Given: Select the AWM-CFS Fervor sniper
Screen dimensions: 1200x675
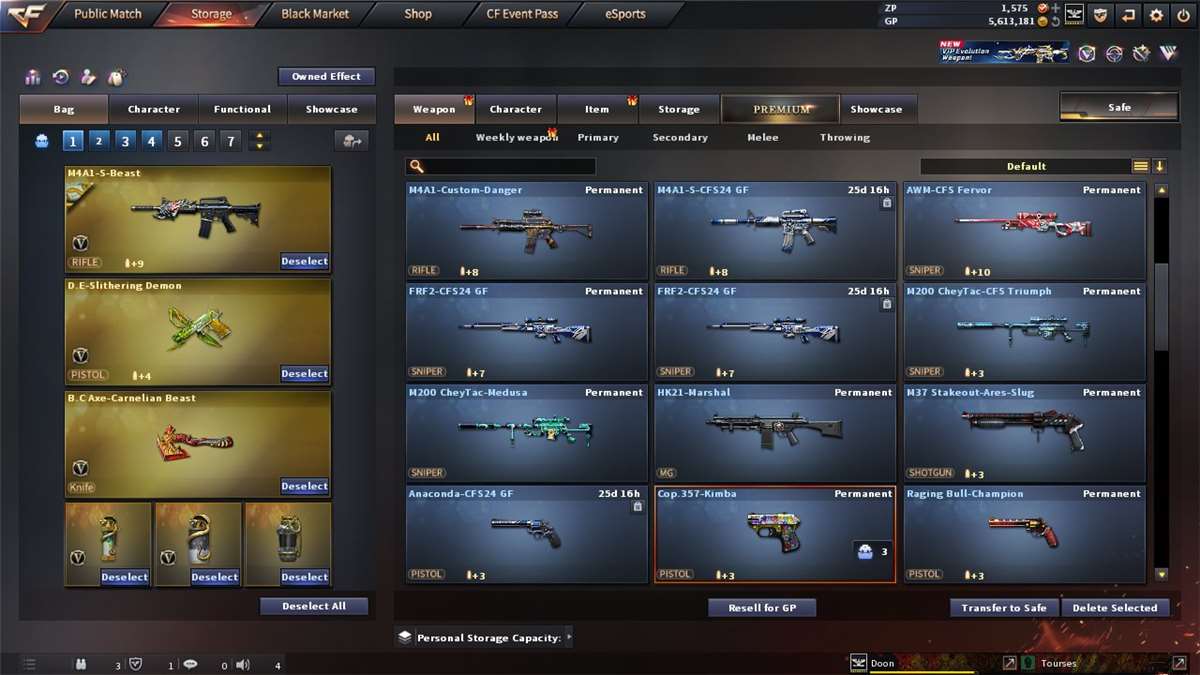Looking at the screenshot, I should (x=1024, y=230).
